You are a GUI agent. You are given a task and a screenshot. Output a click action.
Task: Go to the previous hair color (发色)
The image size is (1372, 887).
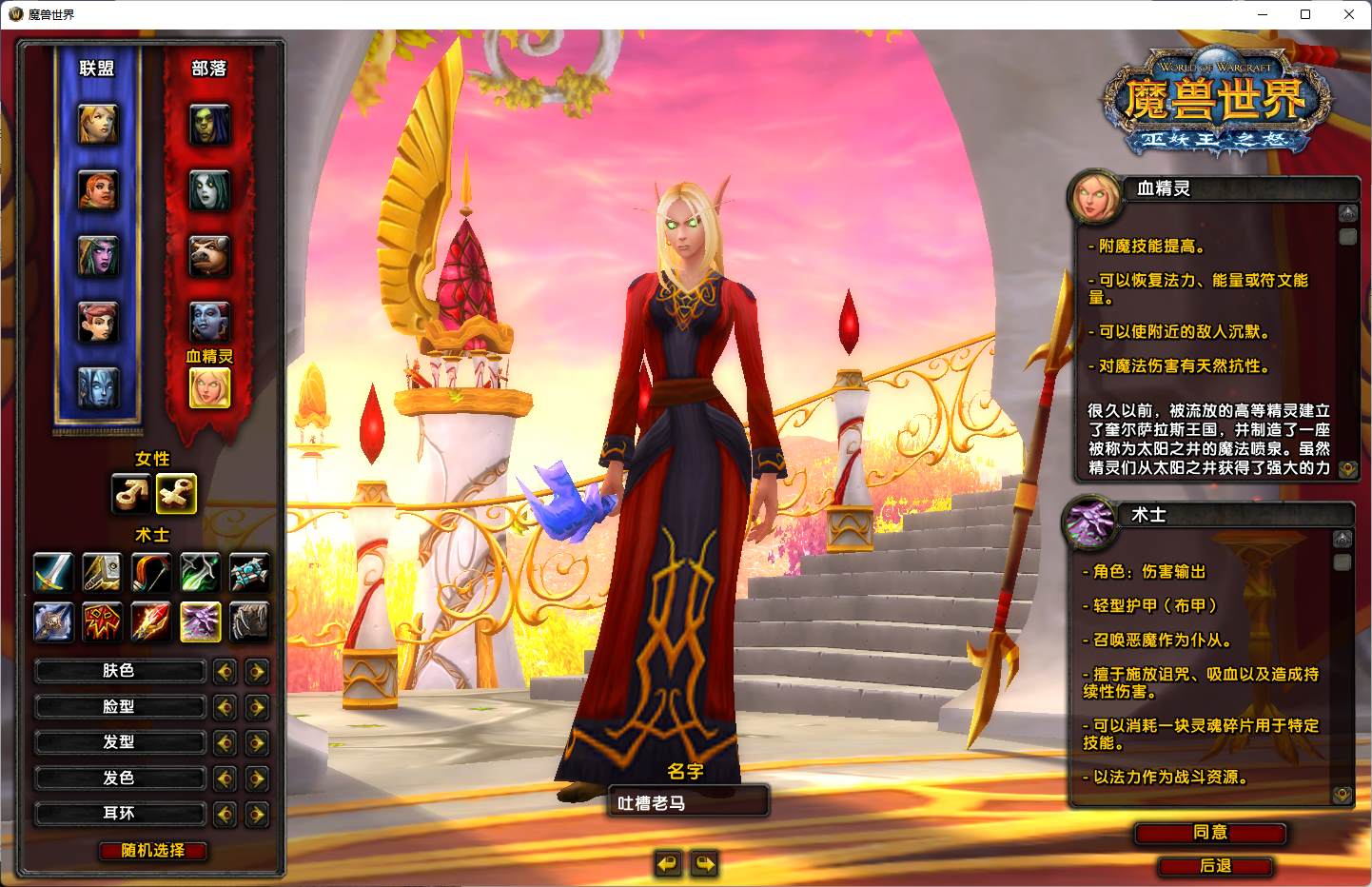pyautogui.click(x=225, y=779)
